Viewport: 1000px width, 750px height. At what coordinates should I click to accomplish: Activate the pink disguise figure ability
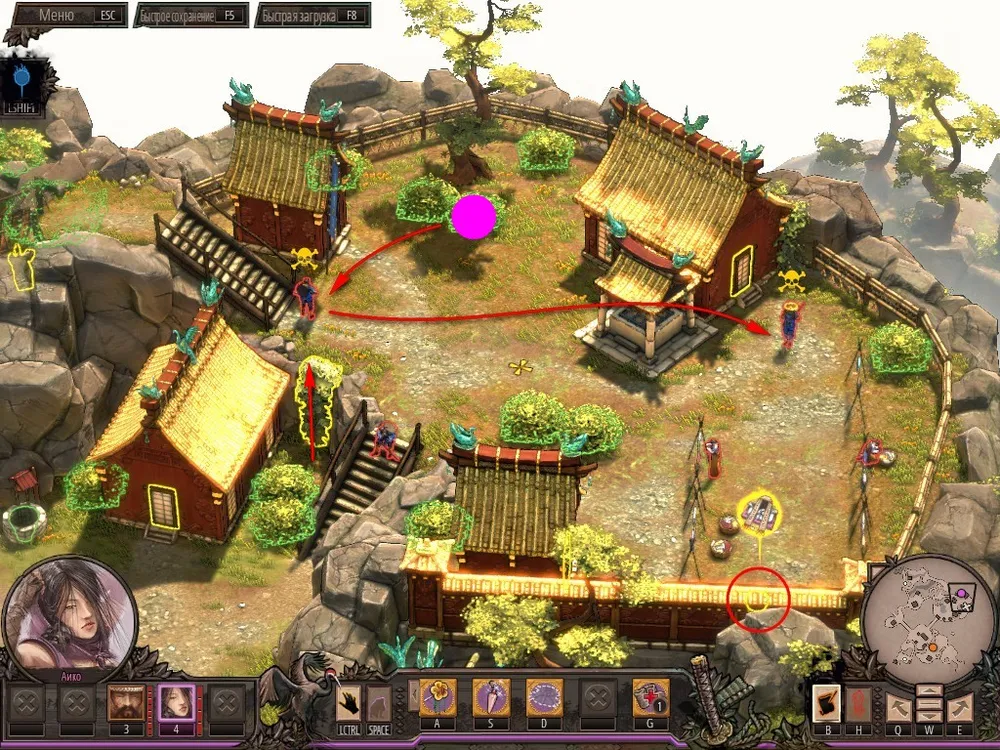pos(491,697)
